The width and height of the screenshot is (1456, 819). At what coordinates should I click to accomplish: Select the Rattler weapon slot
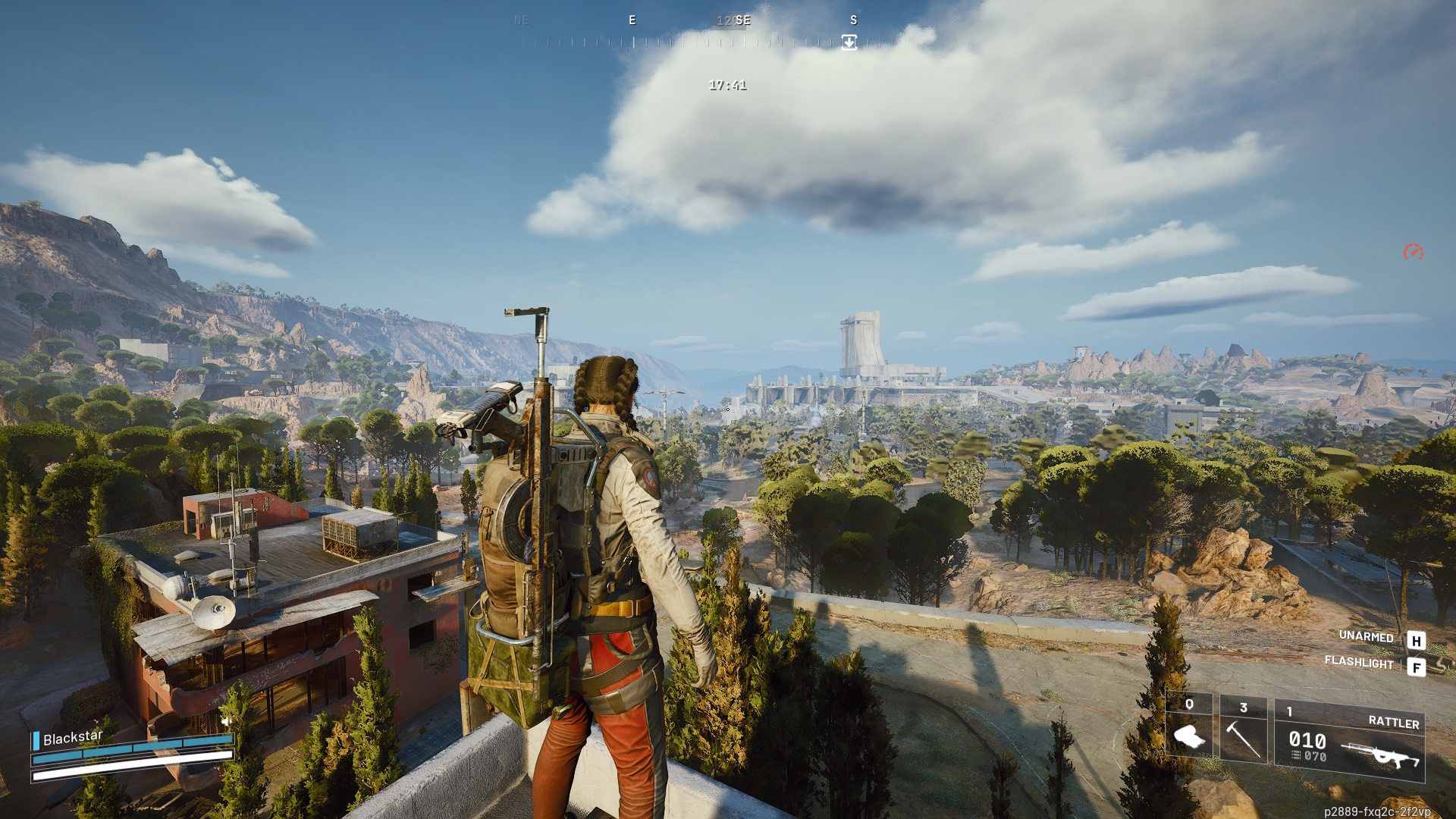pyautogui.click(x=1350, y=741)
